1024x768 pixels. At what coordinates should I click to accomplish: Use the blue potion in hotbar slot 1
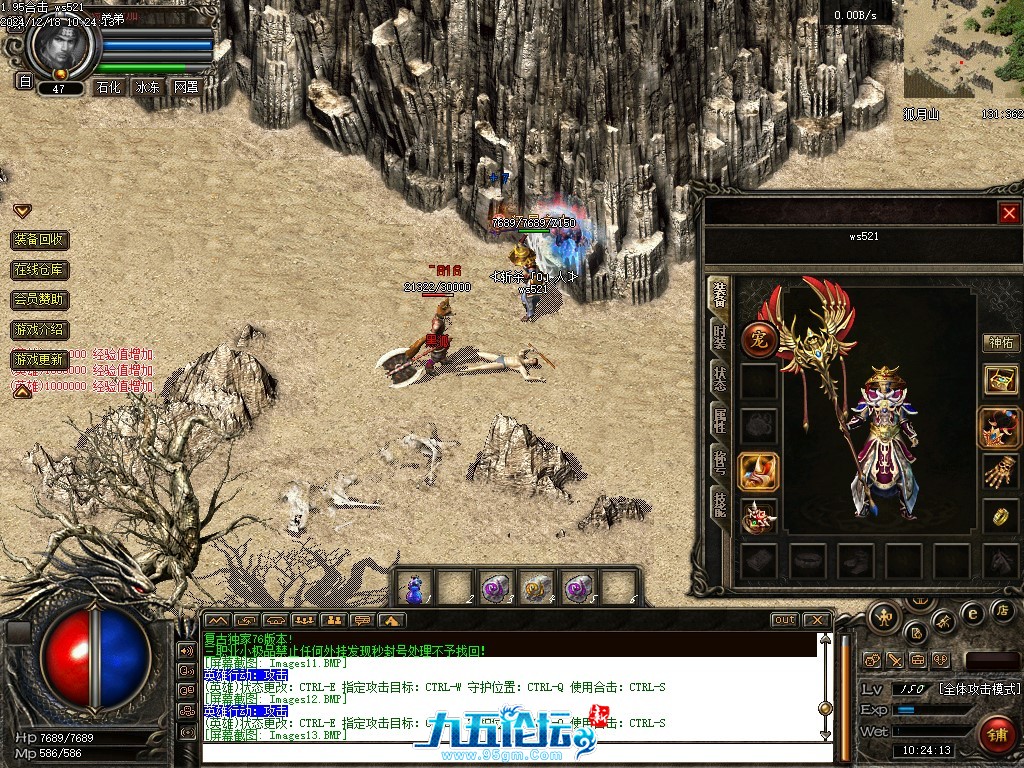point(414,587)
